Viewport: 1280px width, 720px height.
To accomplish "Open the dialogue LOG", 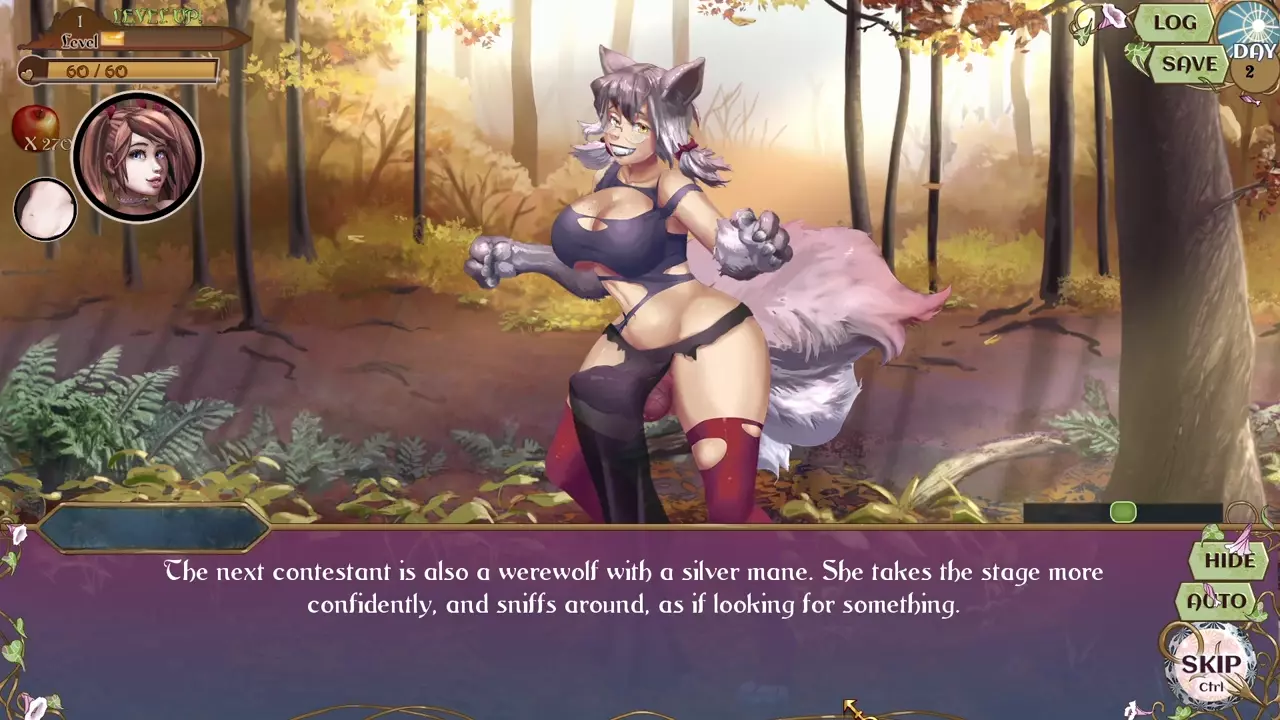I will click(x=1174, y=23).
